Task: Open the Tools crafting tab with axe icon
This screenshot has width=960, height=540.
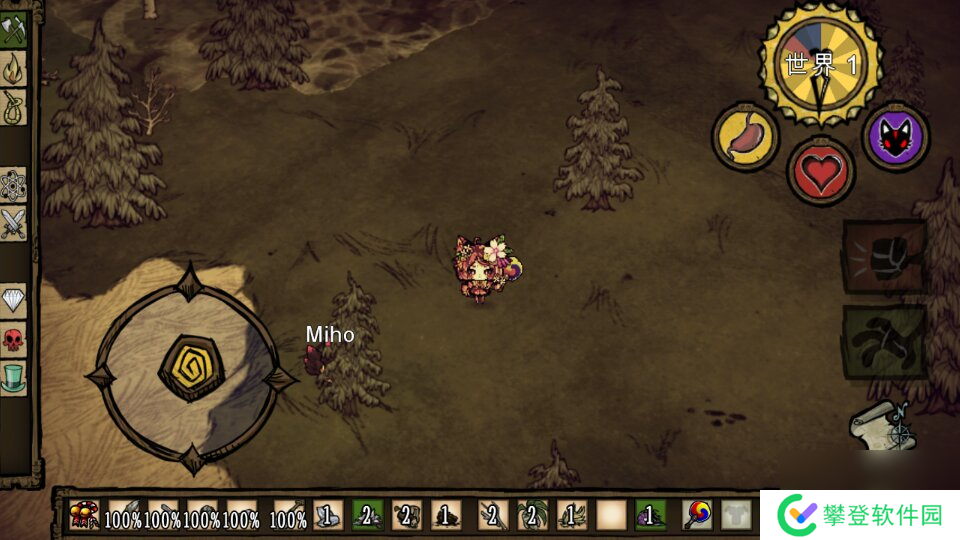Action: pyautogui.click(x=13, y=29)
